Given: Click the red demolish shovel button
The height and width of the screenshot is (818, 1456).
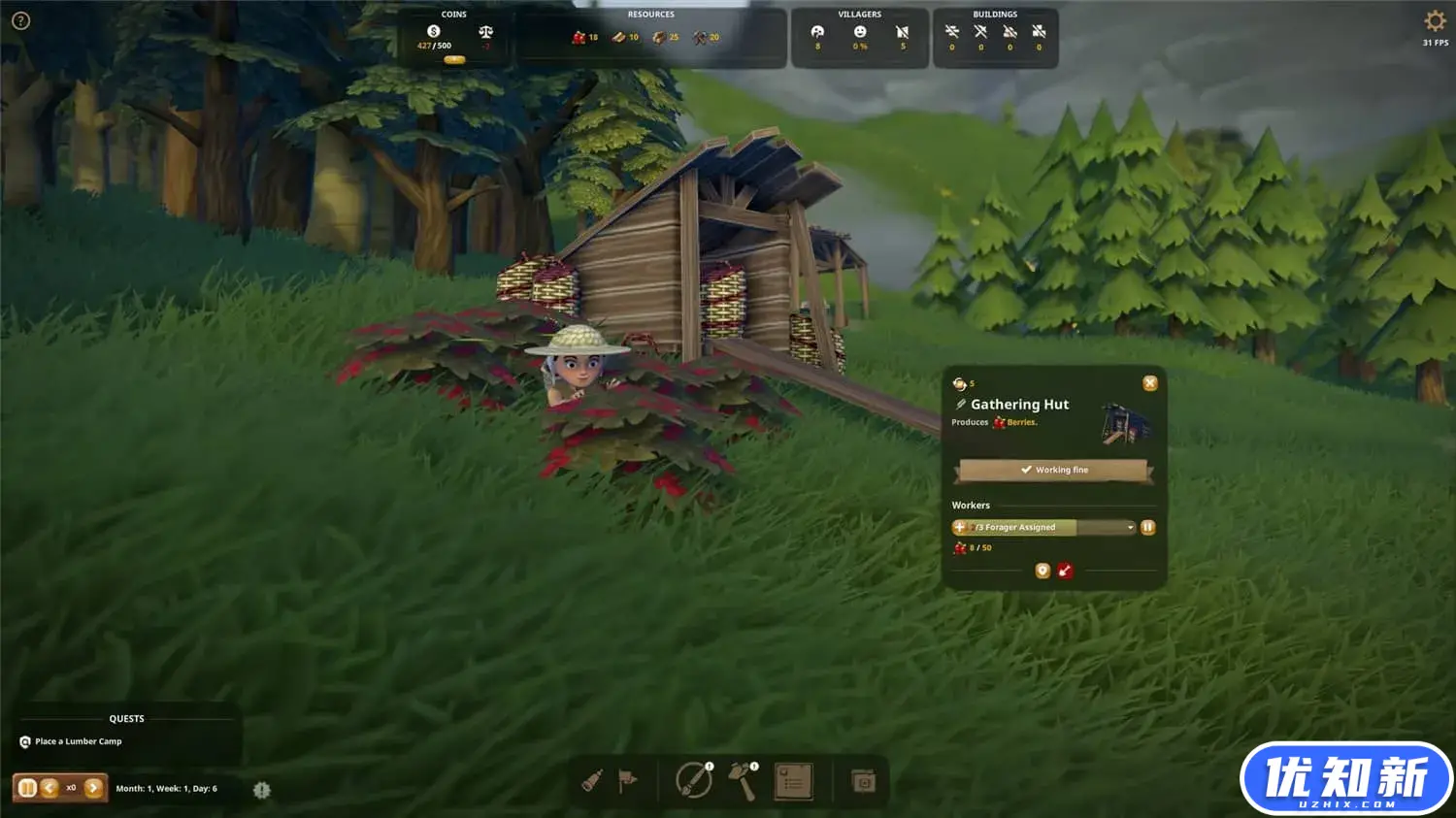Looking at the screenshot, I should pos(1065,571).
